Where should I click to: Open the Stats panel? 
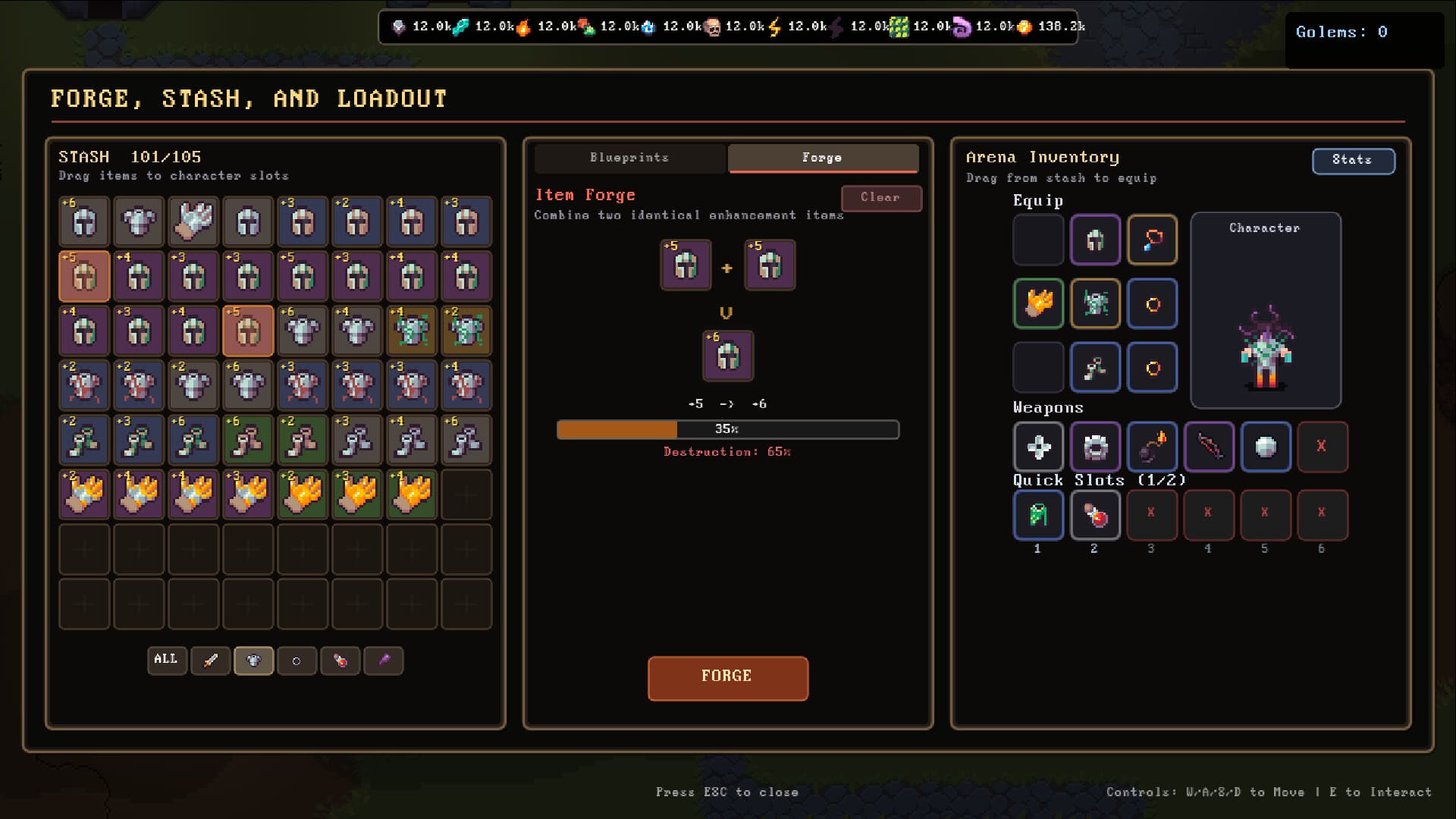tap(1354, 161)
